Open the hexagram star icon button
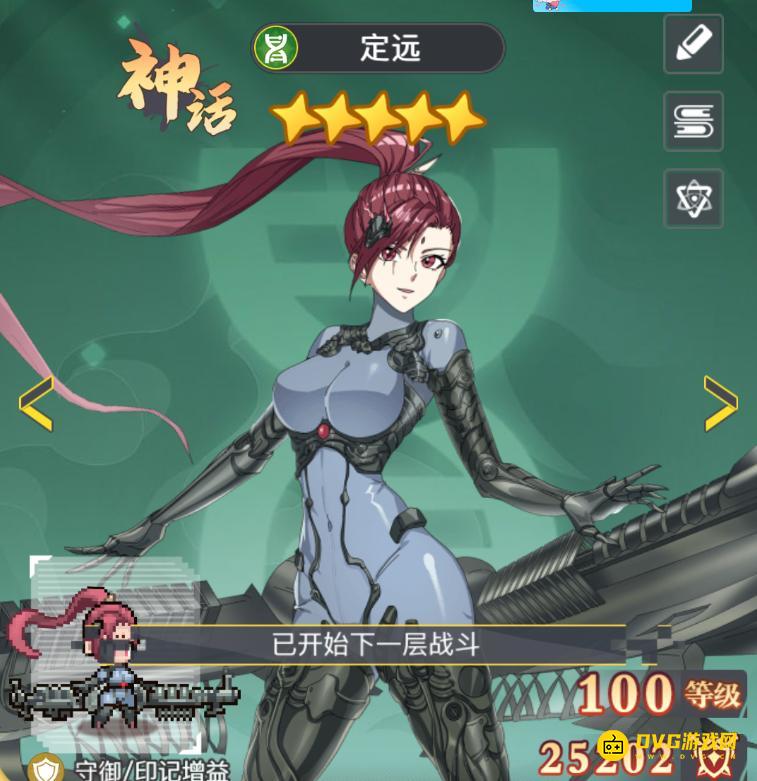The image size is (757, 781). click(693, 198)
